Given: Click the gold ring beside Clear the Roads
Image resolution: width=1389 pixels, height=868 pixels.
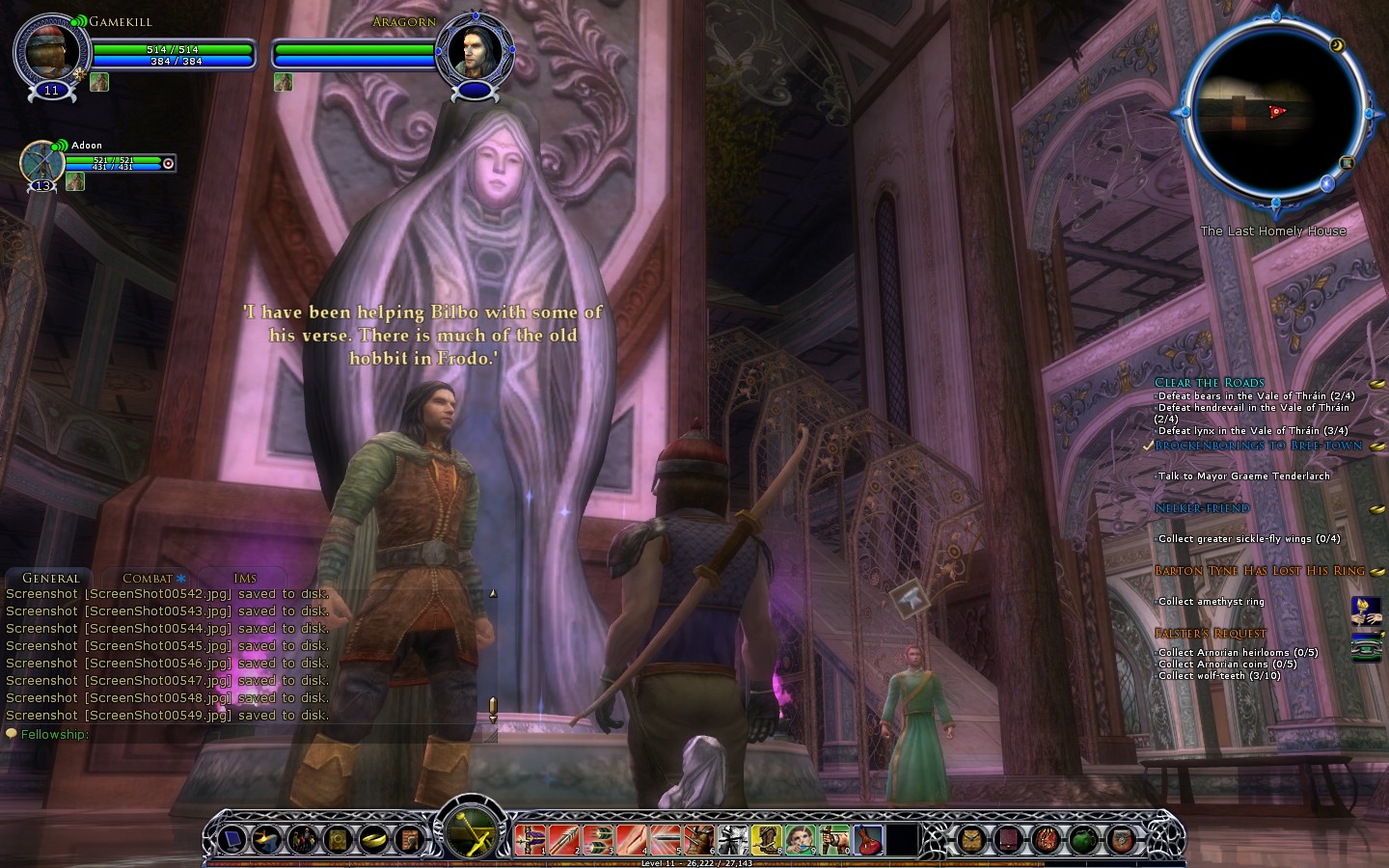Looking at the screenshot, I should (1377, 384).
